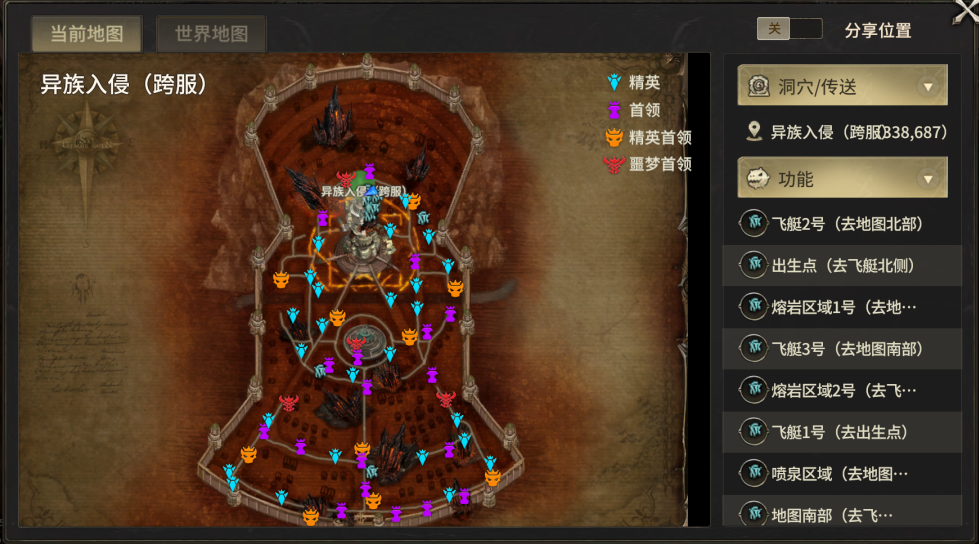Select the 喷泉区域 teleport row
The image size is (979, 544).
pos(842,472)
